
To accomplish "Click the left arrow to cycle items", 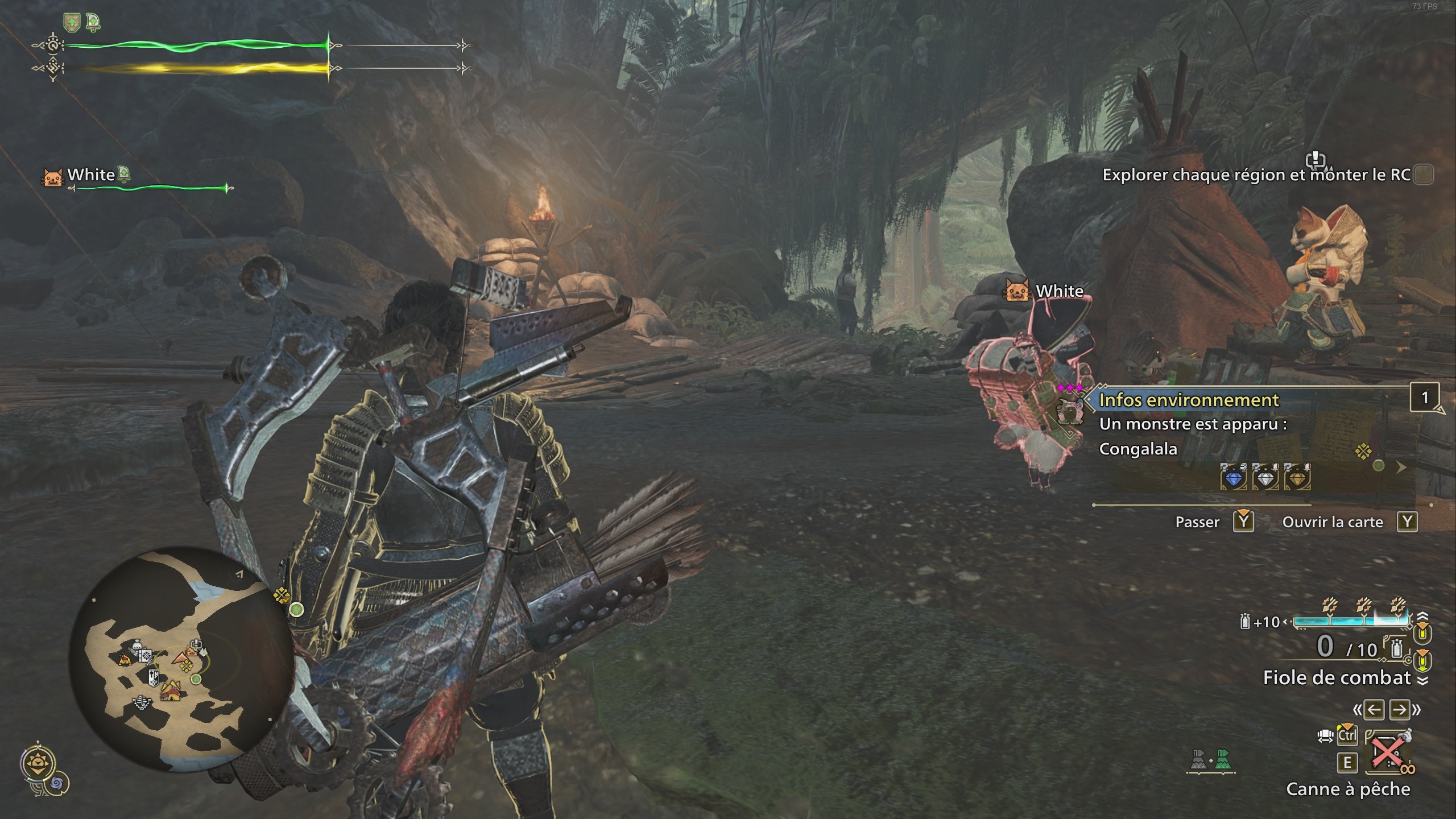I will point(1374,710).
